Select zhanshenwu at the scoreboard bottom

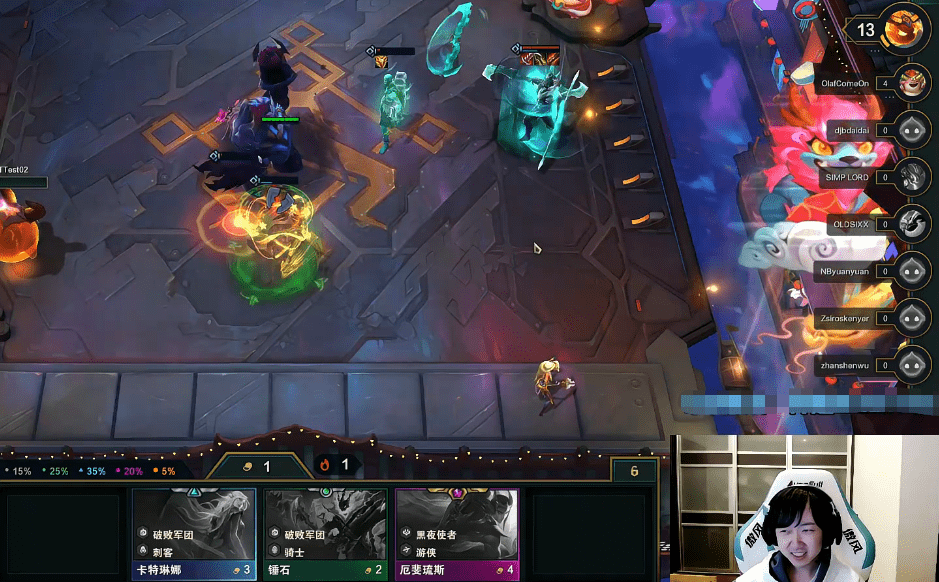tap(911, 364)
